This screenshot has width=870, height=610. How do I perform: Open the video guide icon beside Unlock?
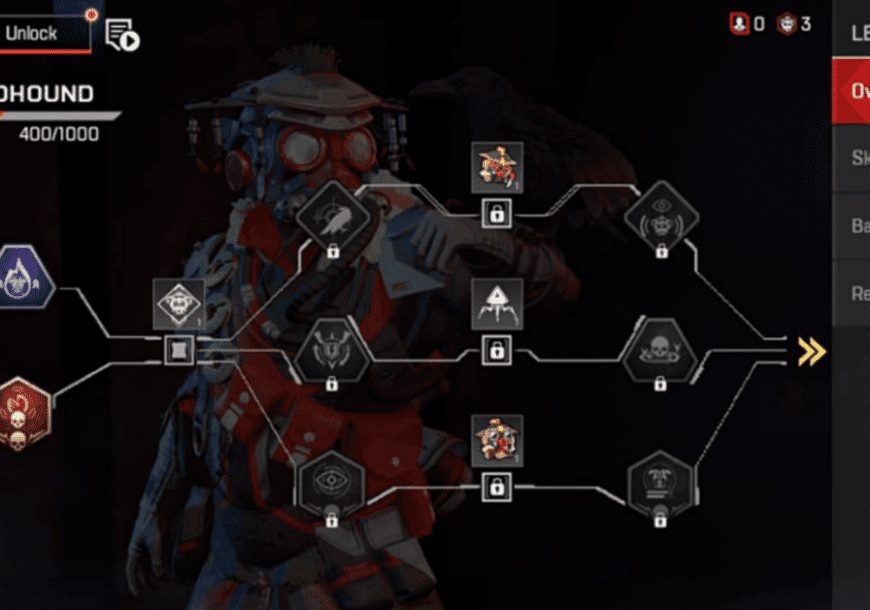(x=122, y=35)
